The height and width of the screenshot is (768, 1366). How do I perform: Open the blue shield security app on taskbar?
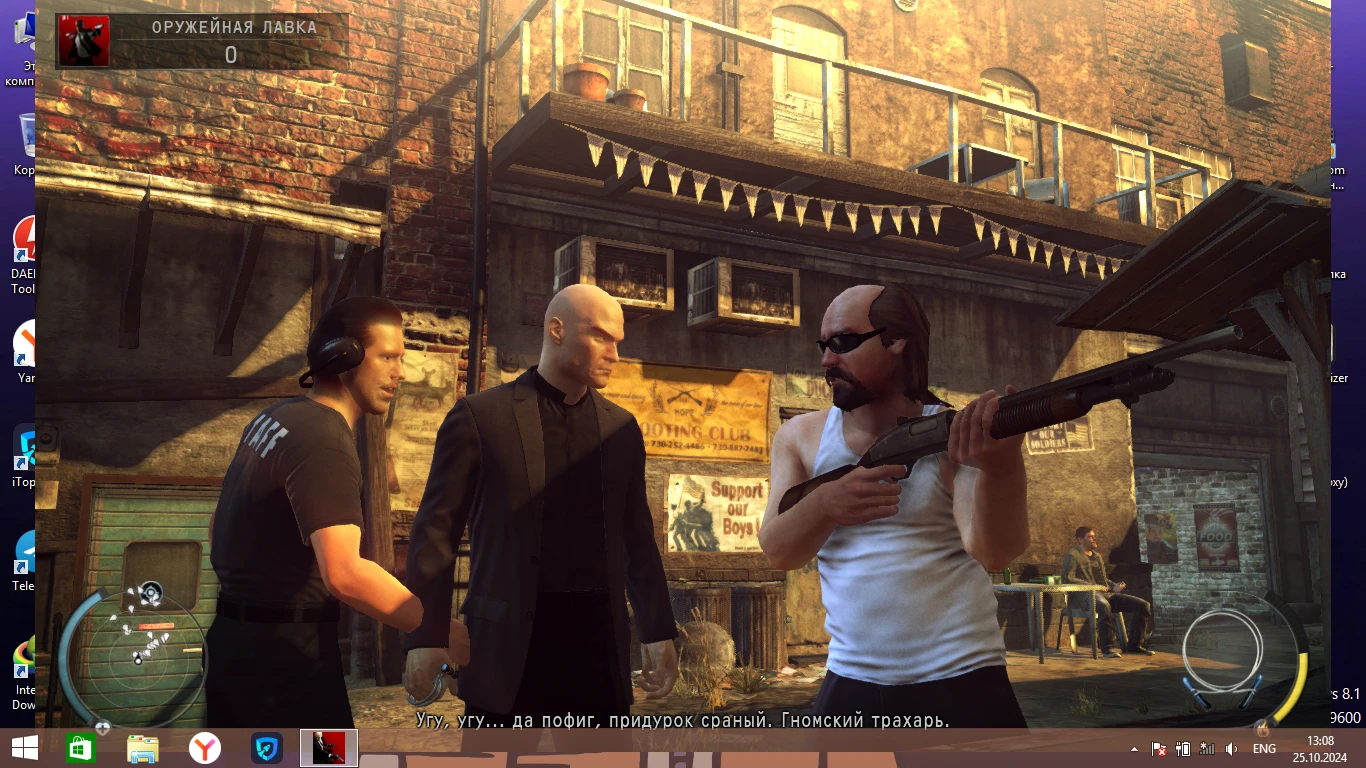point(265,747)
